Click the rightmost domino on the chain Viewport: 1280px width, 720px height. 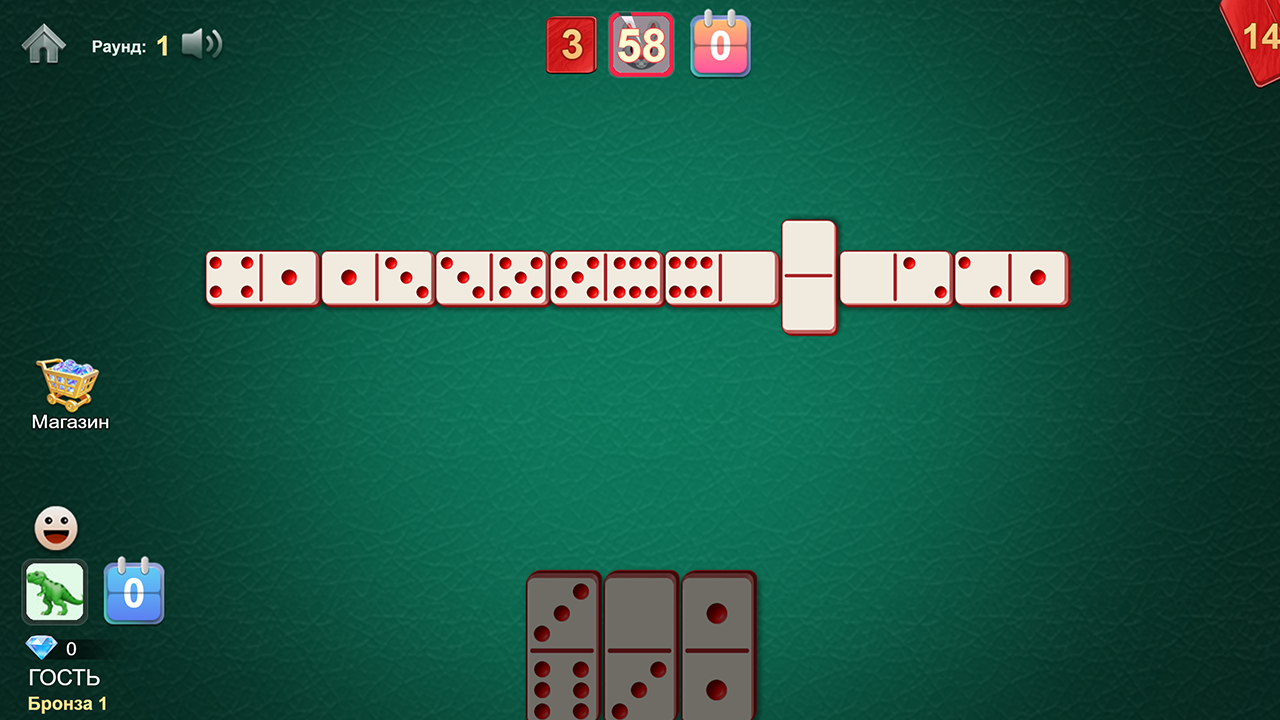(x=1010, y=278)
